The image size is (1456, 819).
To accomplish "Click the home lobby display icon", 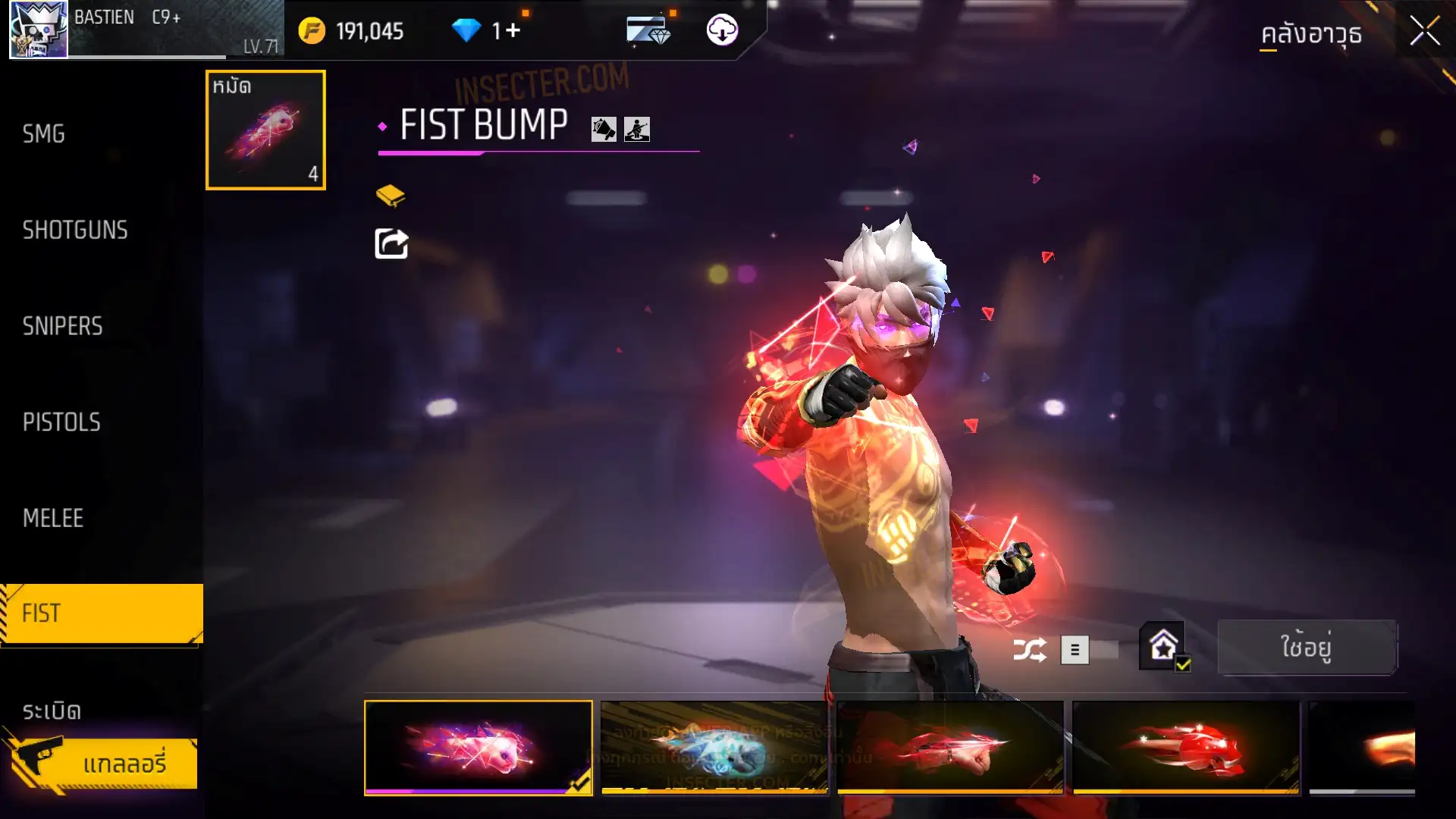I will coord(1163,646).
